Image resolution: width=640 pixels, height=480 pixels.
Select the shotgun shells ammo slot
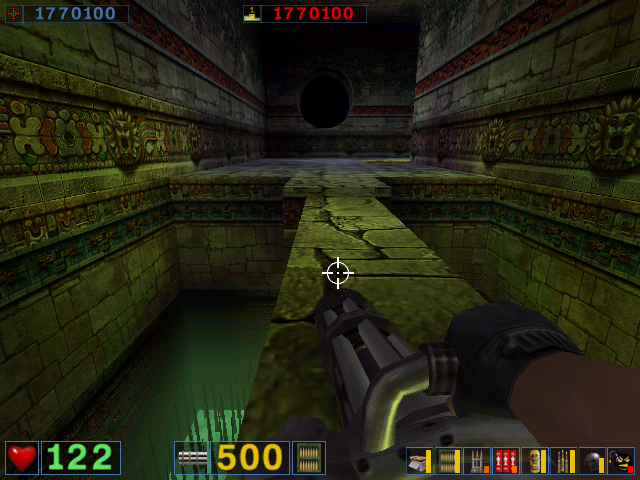pos(418,461)
